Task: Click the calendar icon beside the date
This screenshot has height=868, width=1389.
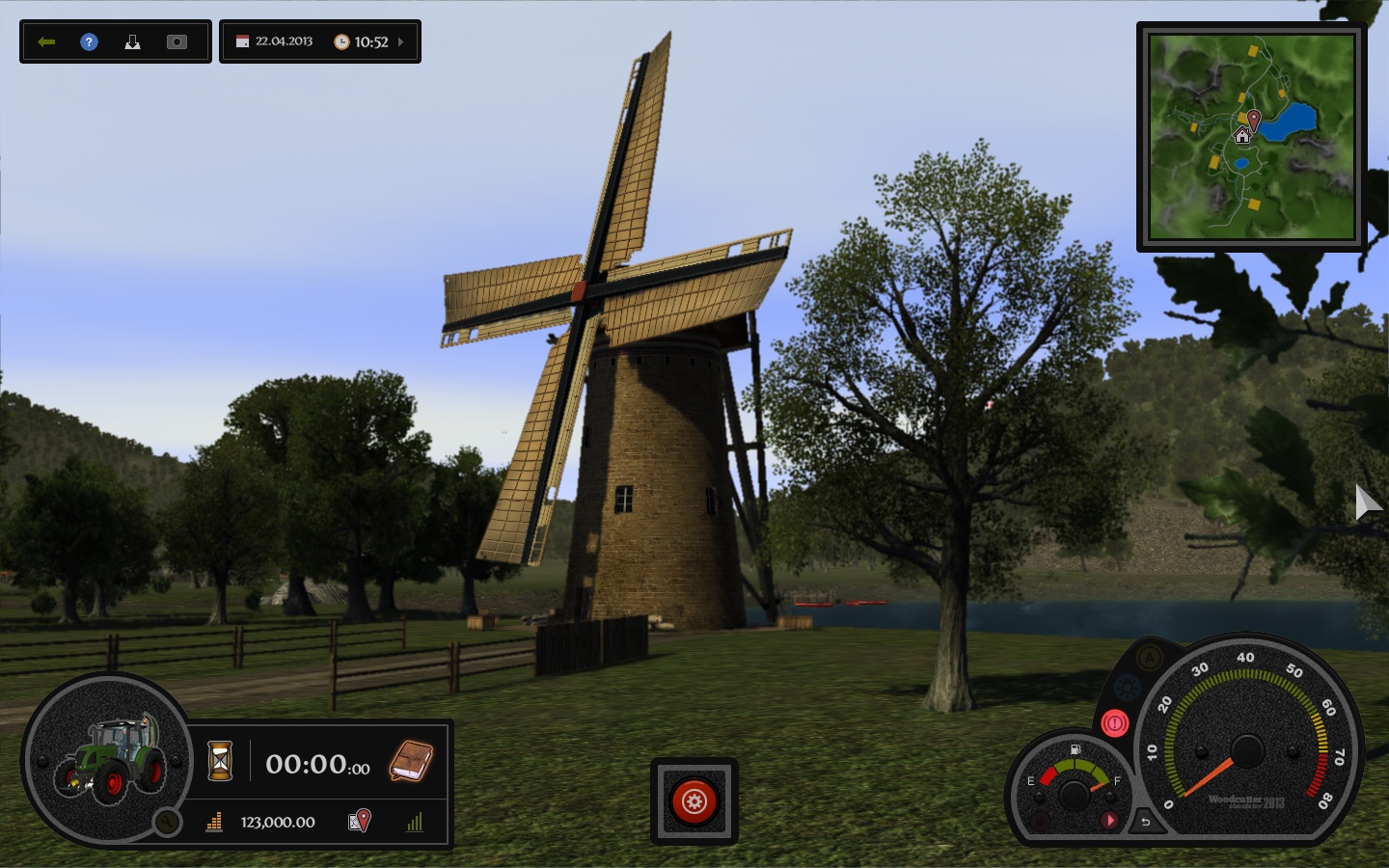Action: [x=244, y=41]
